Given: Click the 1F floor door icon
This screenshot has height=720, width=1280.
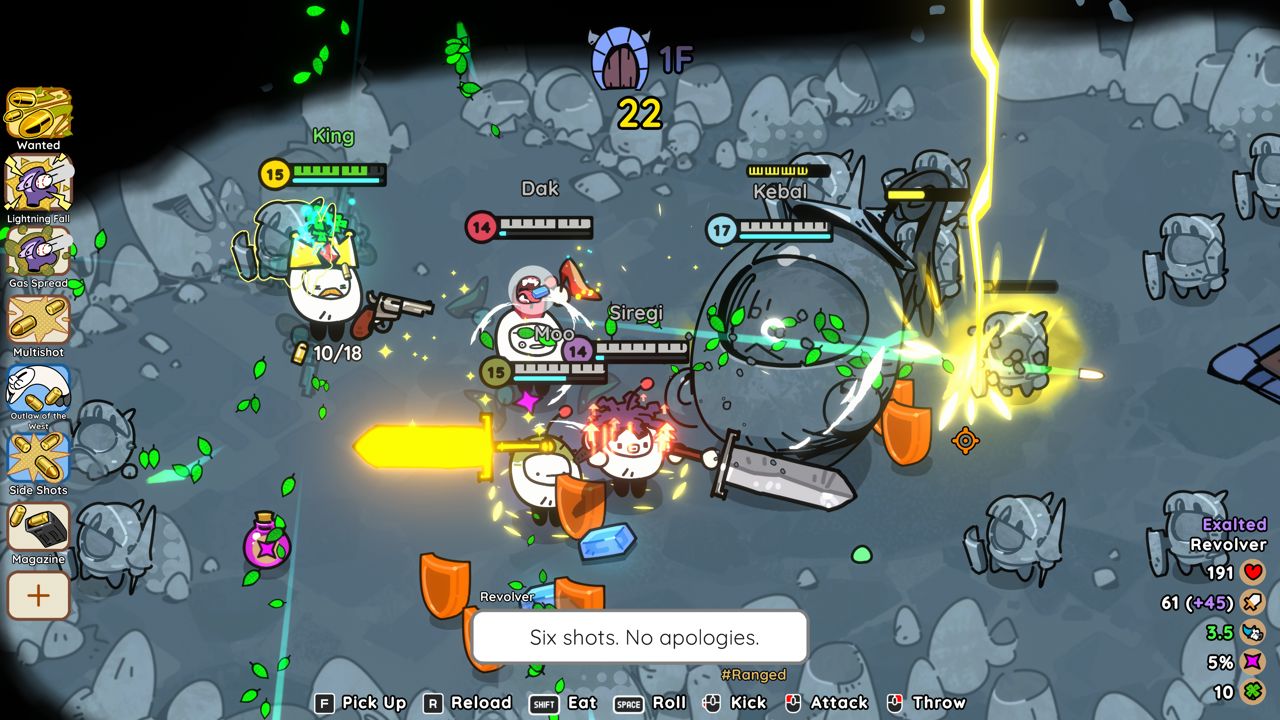Looking at the screenshot, I should click(x=620, y=60).
